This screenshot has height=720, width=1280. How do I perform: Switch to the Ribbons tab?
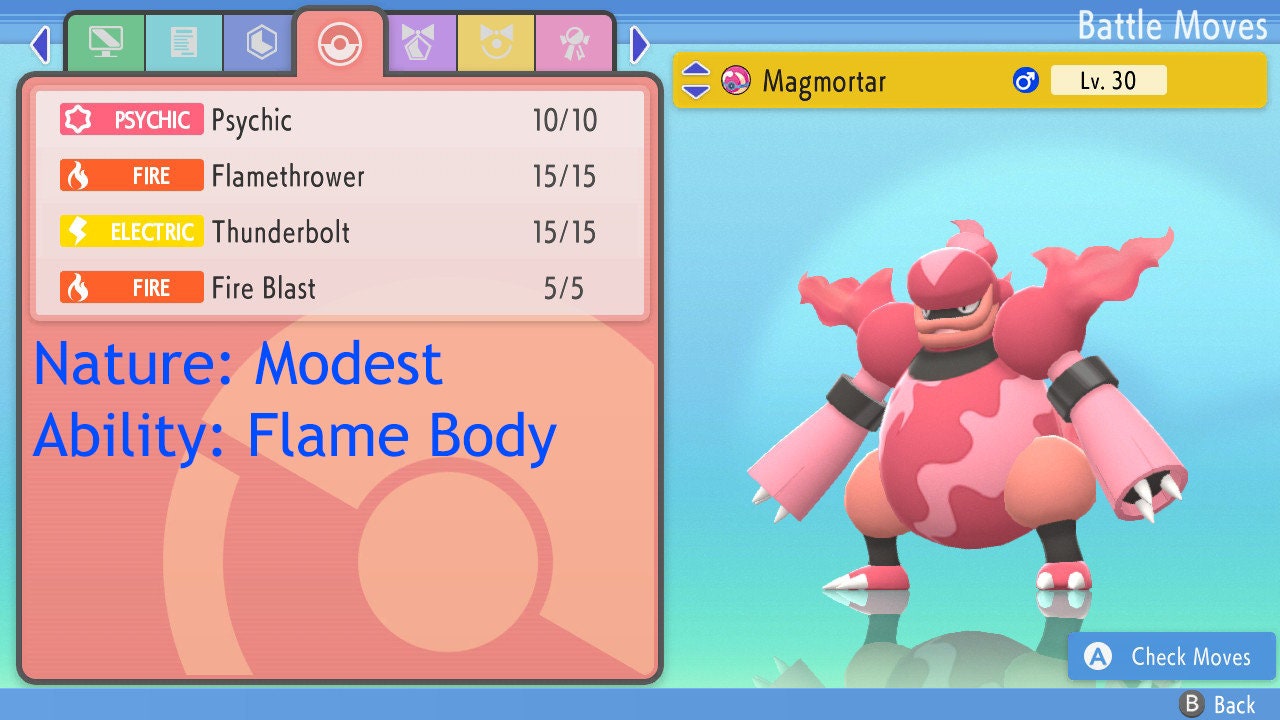(x=573, y=43)
